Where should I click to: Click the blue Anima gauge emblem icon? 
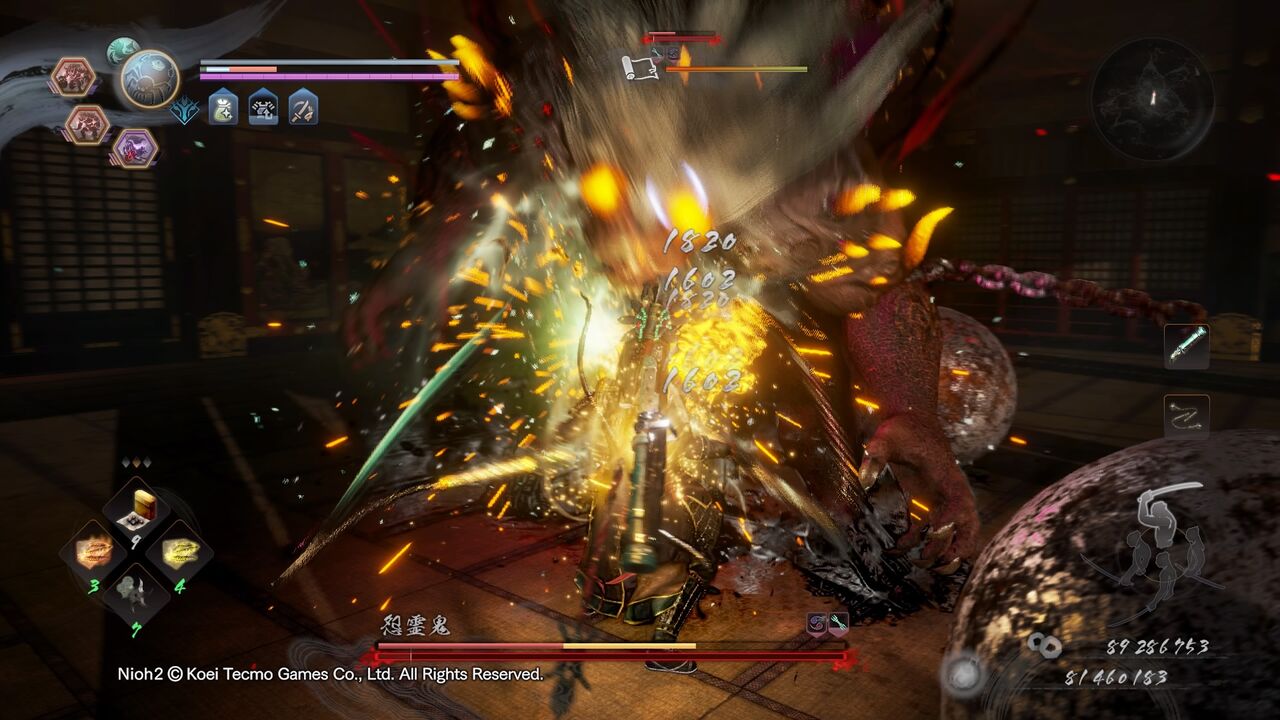184,110
